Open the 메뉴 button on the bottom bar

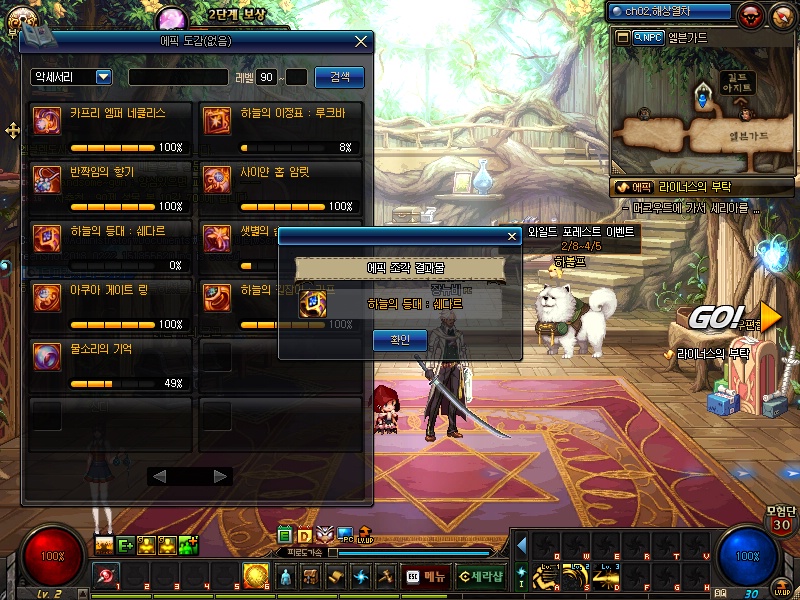click(426, 576)
